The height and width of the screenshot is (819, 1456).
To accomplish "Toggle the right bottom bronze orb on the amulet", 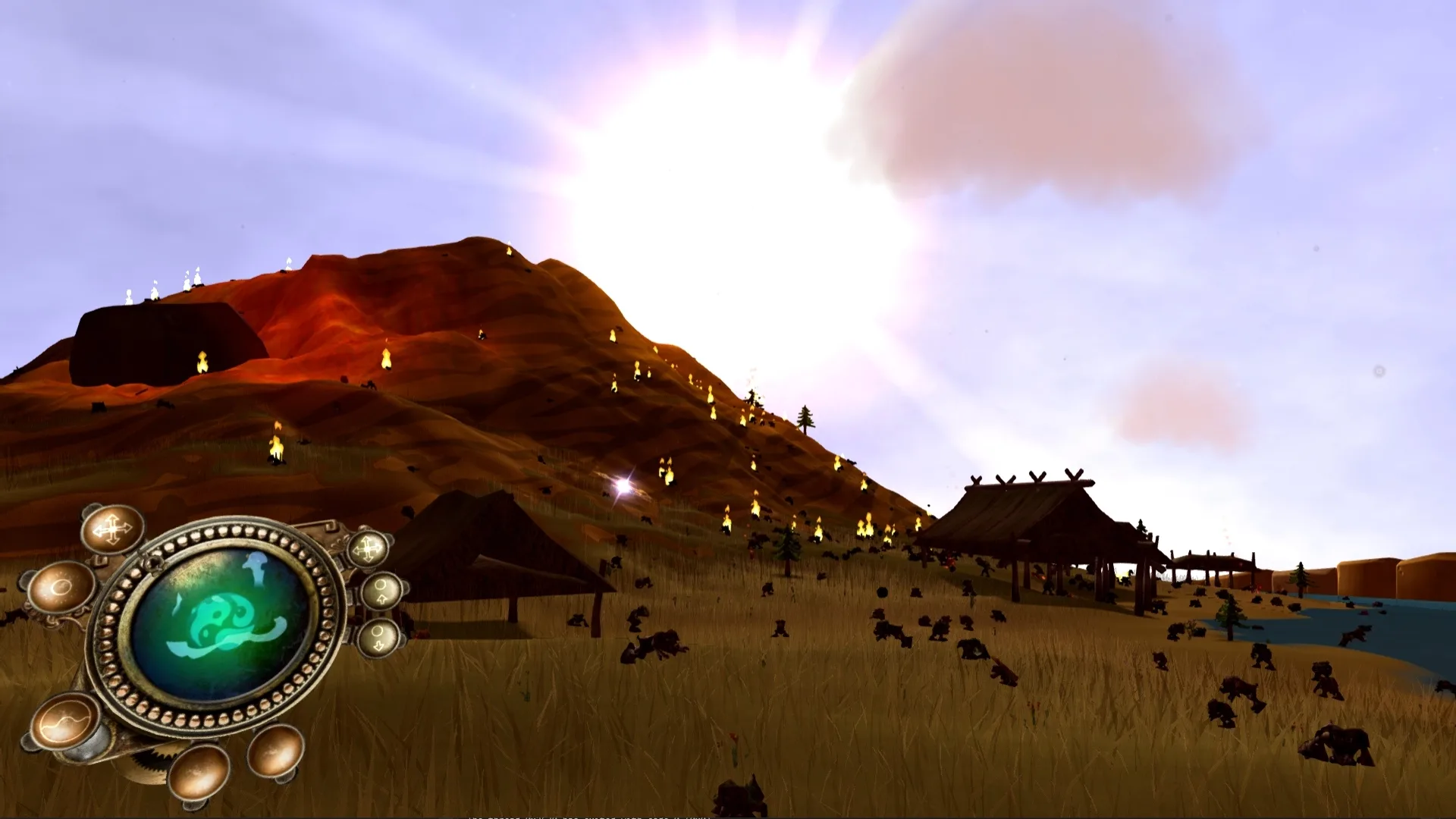I will 275,755.
